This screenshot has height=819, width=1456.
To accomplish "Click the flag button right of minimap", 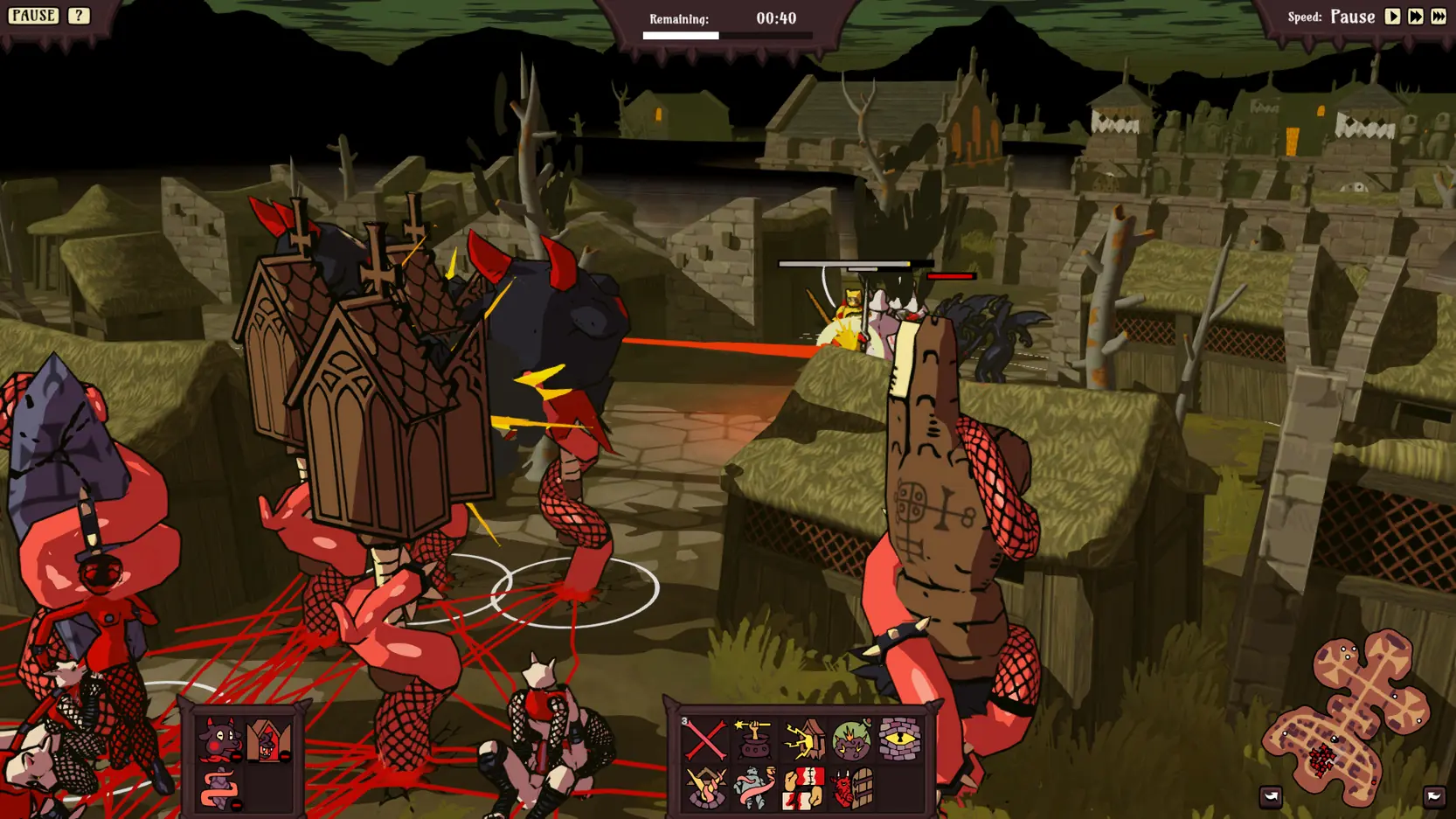I will click(x=1433, y=796).
